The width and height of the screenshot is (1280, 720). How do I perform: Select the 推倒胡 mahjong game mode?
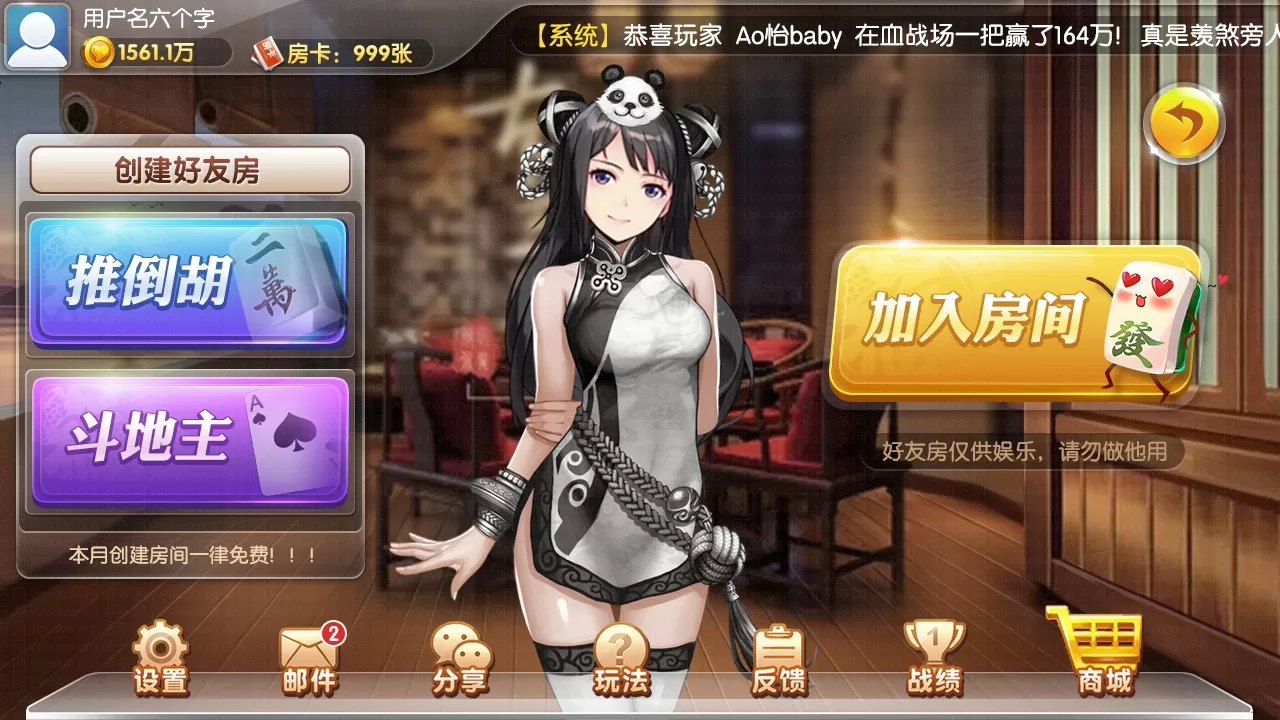click(190, 283)
